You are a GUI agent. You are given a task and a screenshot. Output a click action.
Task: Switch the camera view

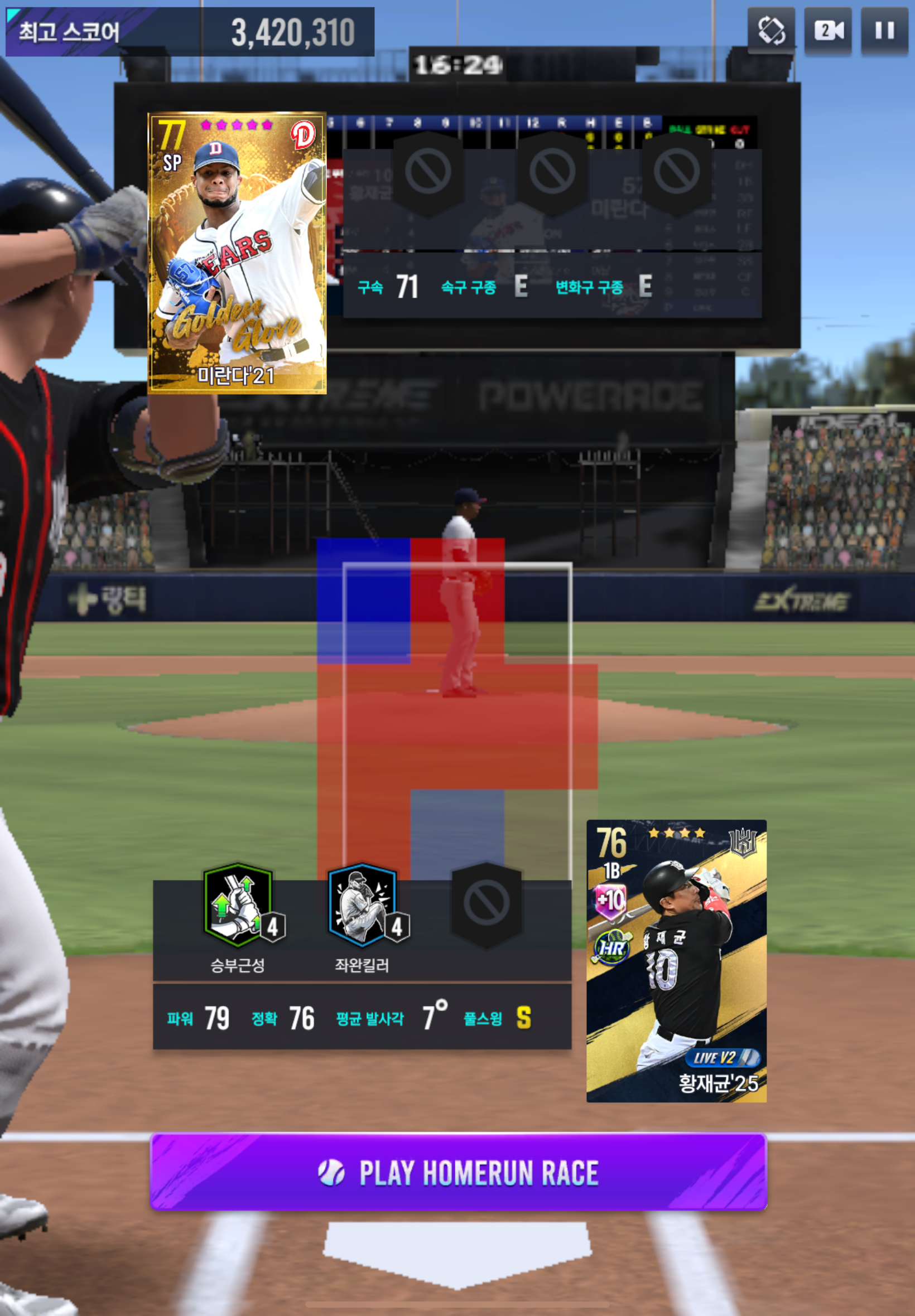click(827, 31)
